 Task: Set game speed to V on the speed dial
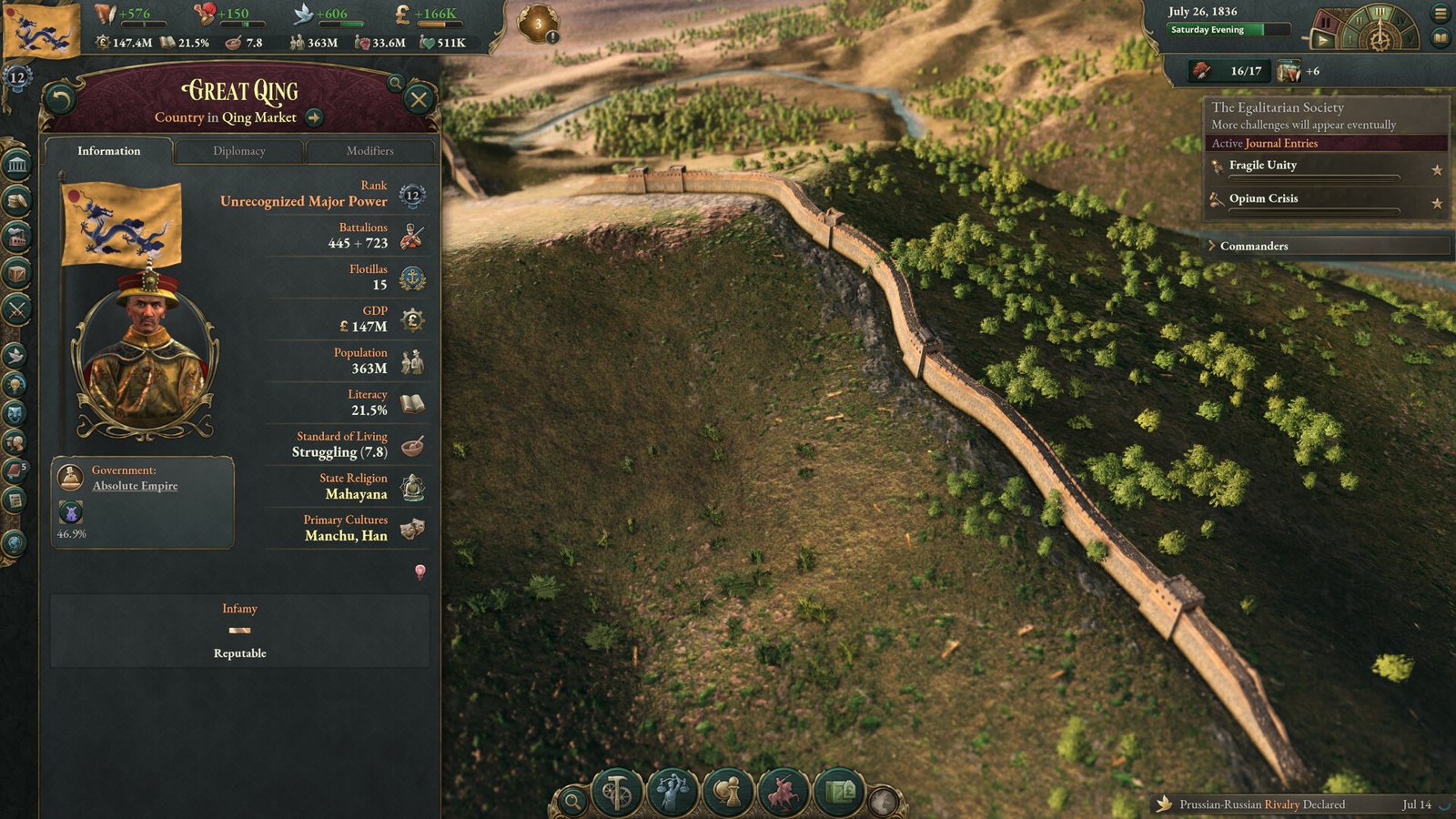(1411, 39)
